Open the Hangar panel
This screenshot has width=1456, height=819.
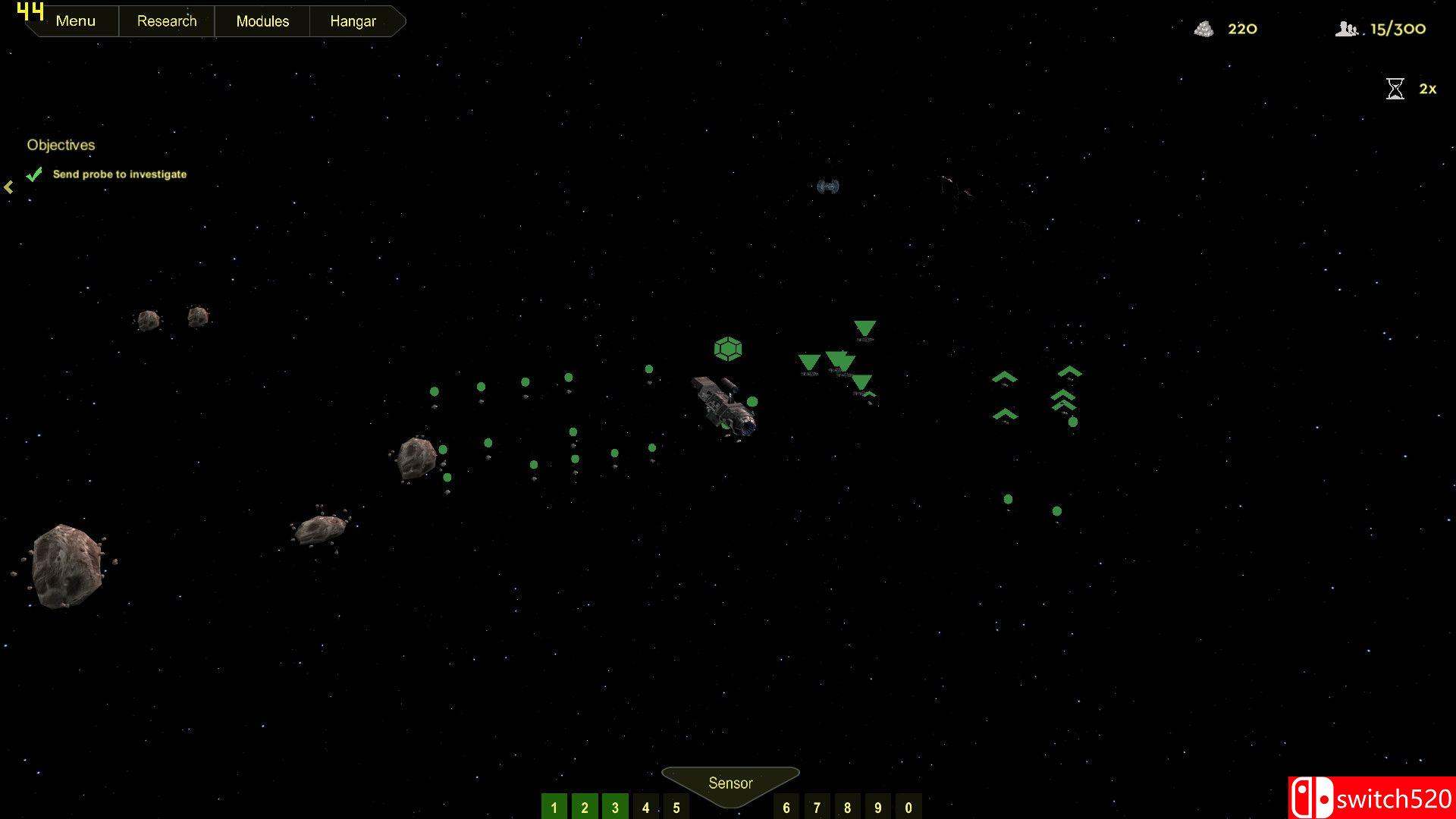(x=353, y=21)
